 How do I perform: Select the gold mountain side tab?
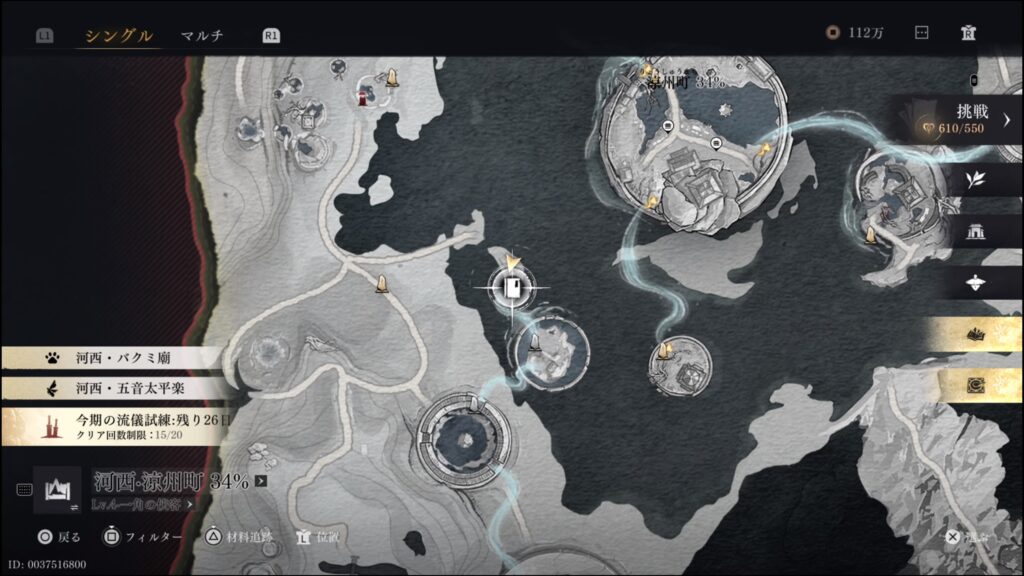tap(975, 335)
